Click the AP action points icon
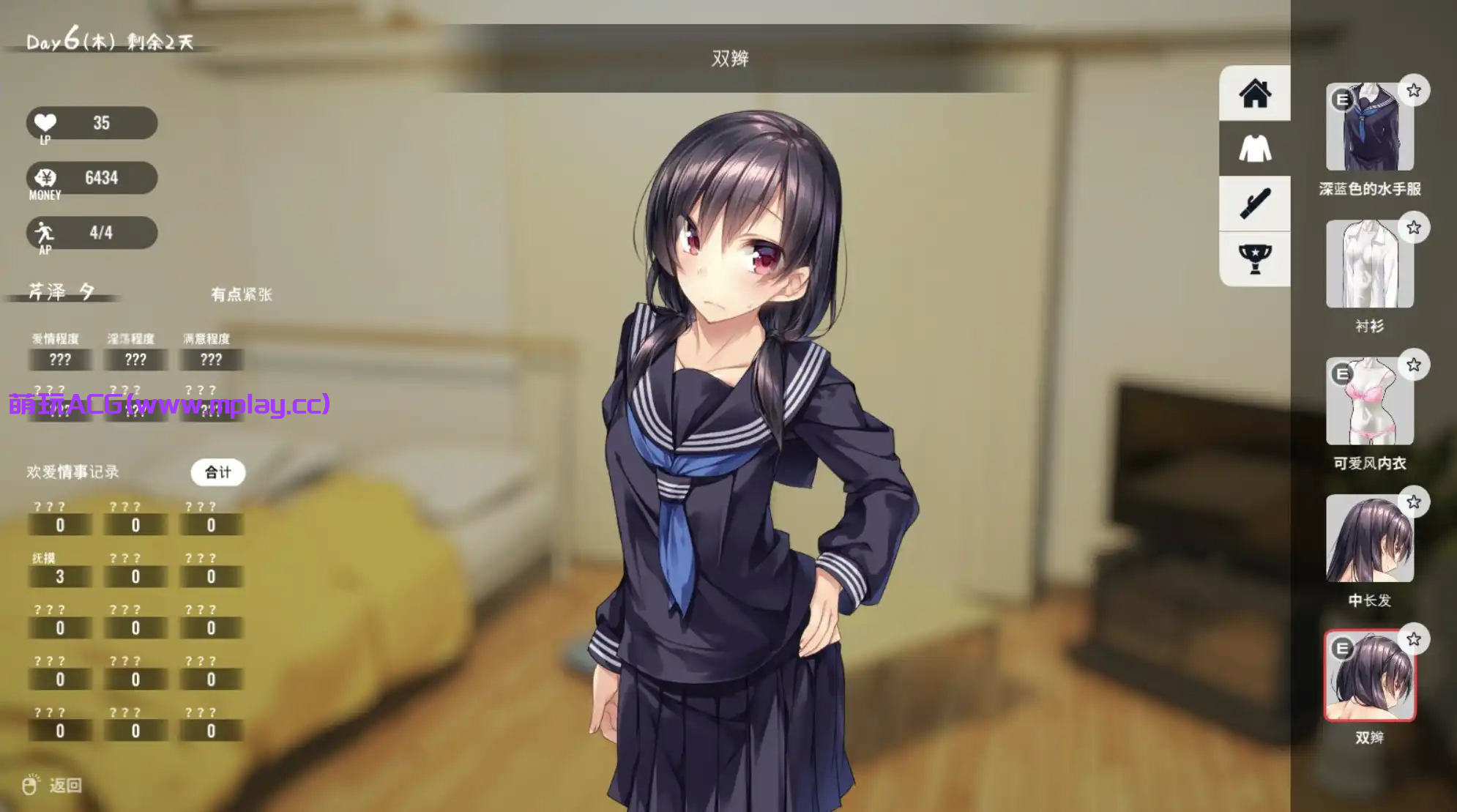1457x812 pixels. coord(45,232)
